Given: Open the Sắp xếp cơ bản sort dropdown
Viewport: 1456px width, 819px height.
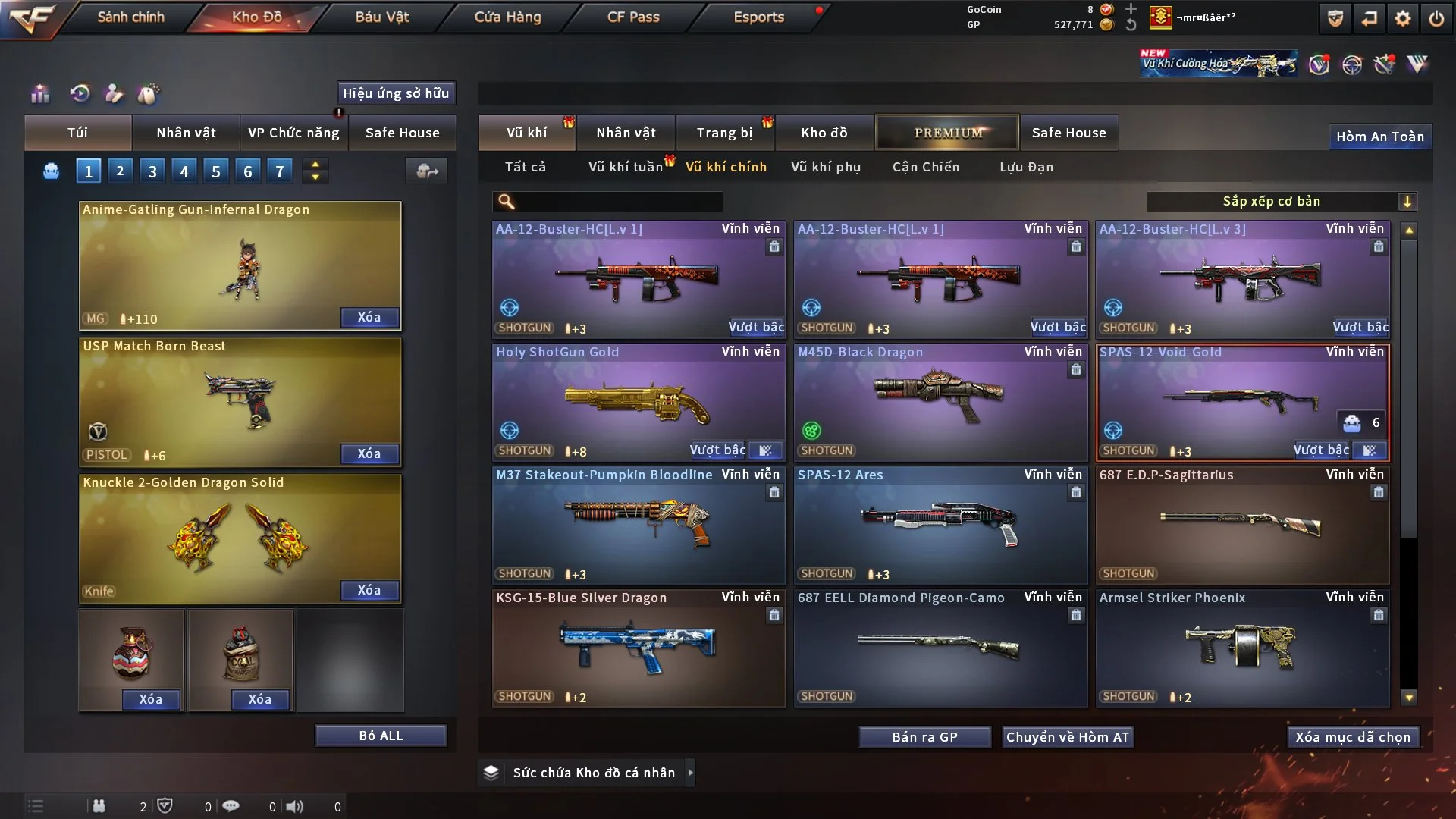Looking at the screenshot, I should tap(1282, 201).
